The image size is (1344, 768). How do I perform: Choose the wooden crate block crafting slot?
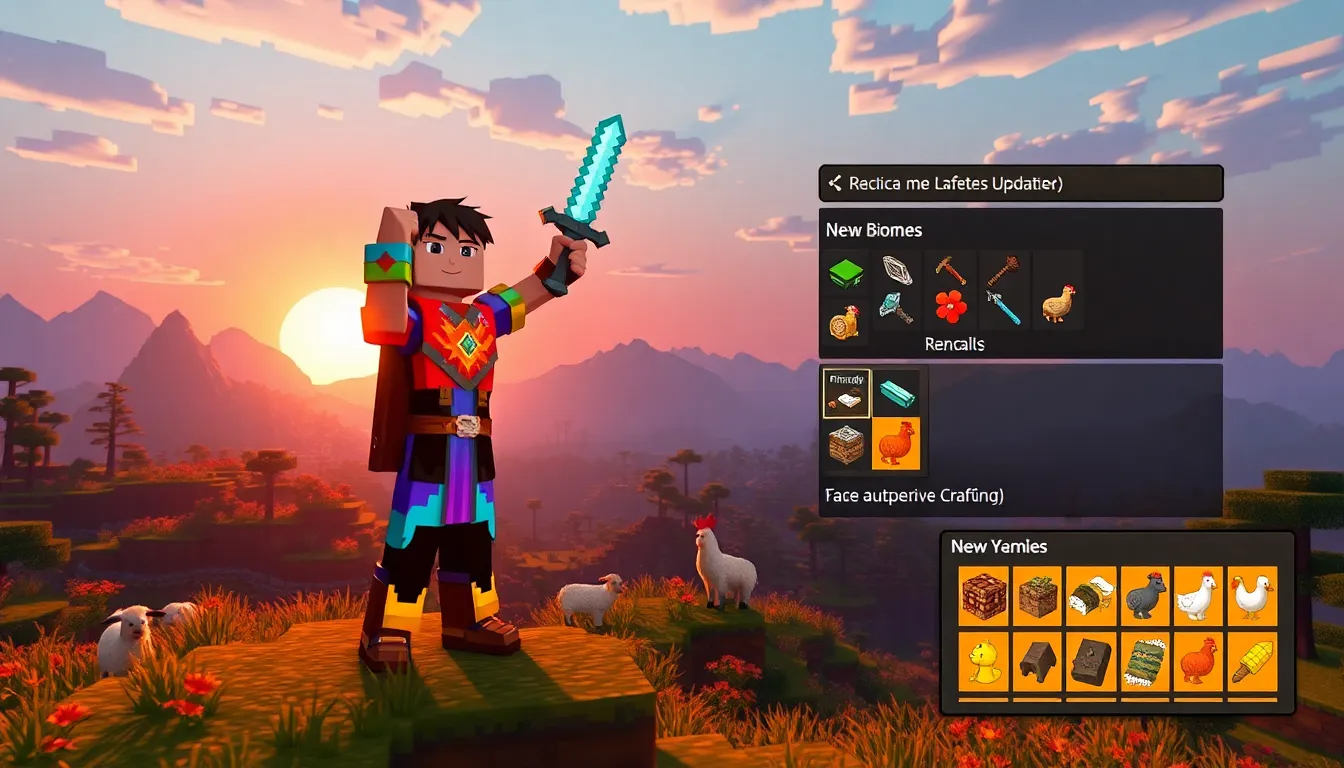click(846, 444)
